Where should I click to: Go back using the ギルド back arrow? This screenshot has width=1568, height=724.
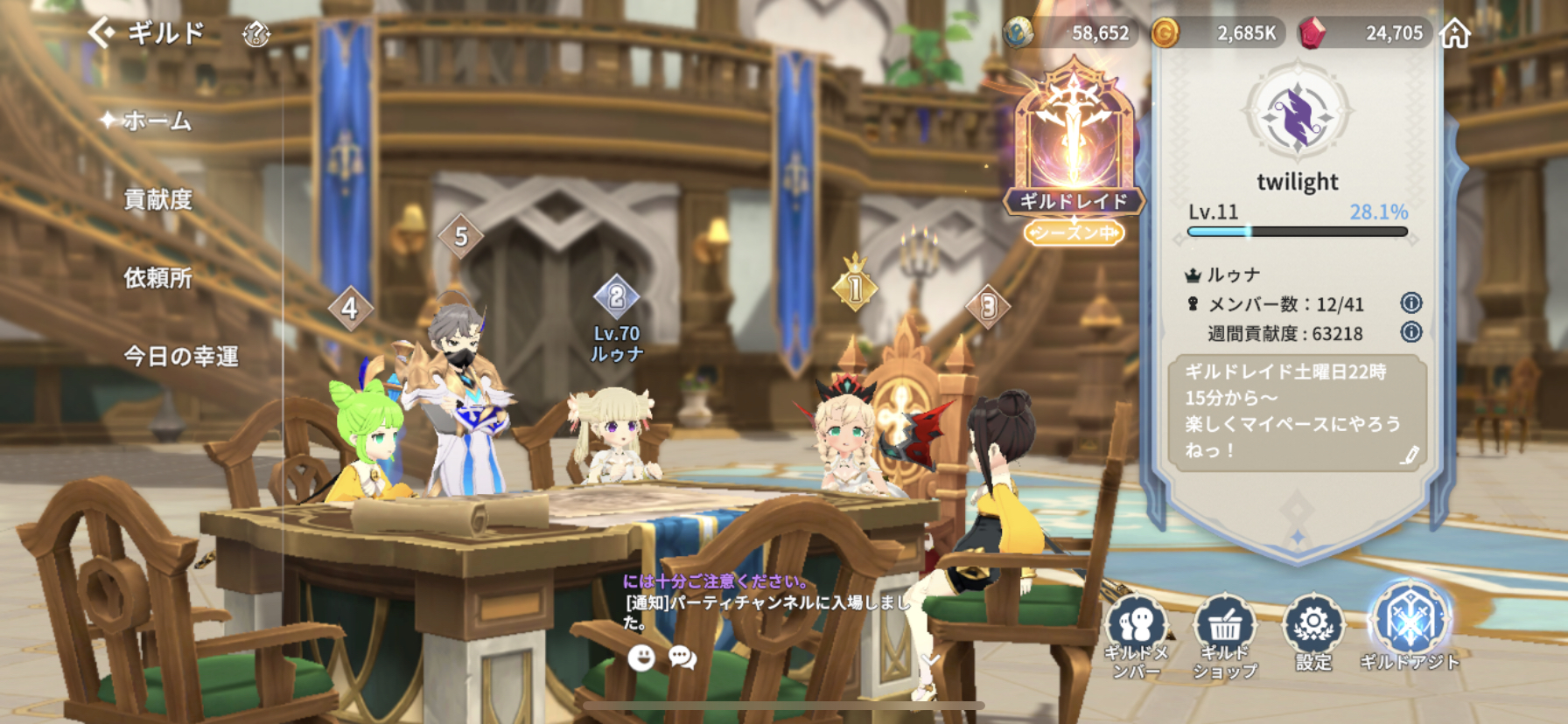(102, 33)
